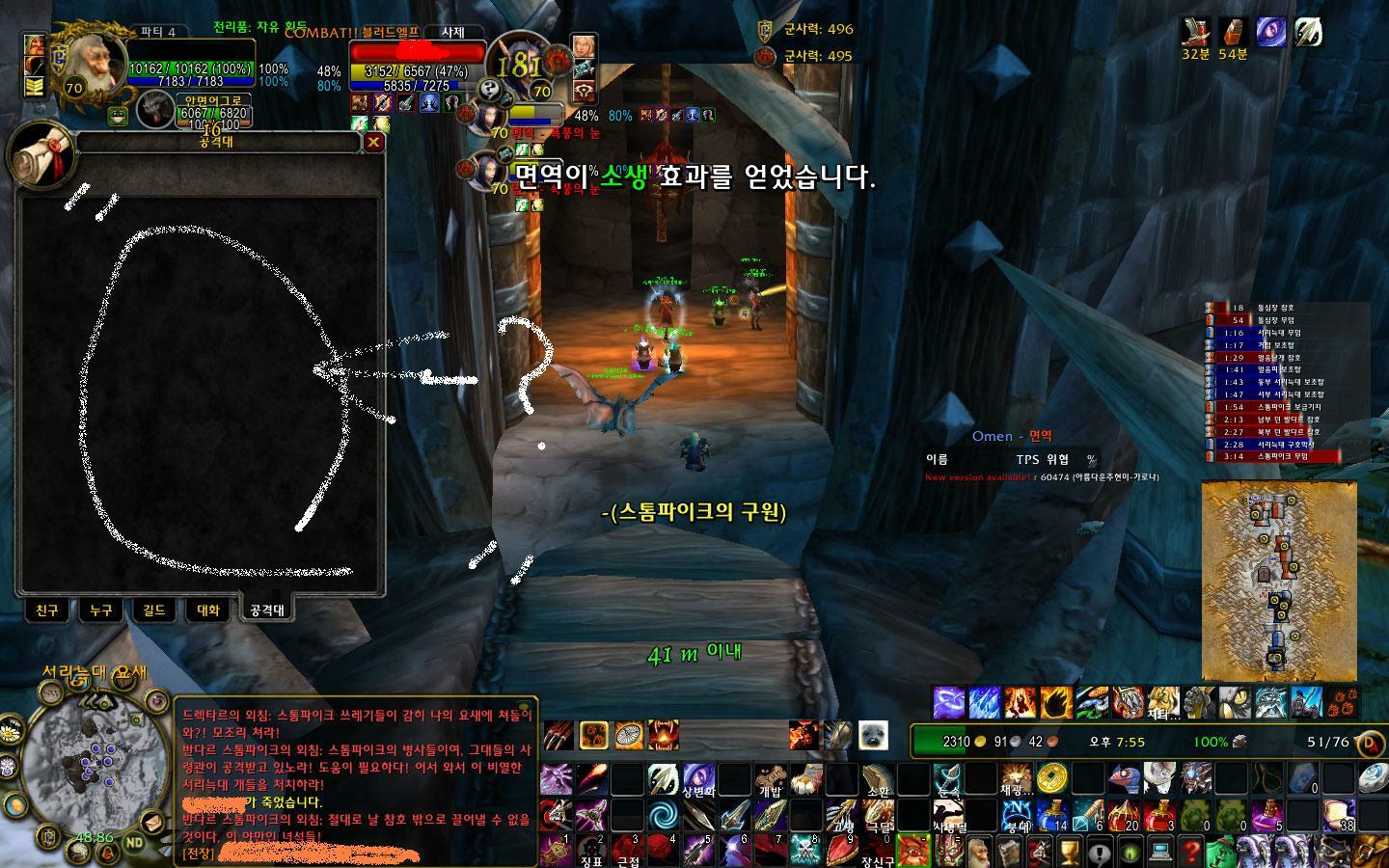Viewport: 1389px width, 868px height.
Task: Cast Polymorph using the 상변화 action button
Action: tap(699, 780)
